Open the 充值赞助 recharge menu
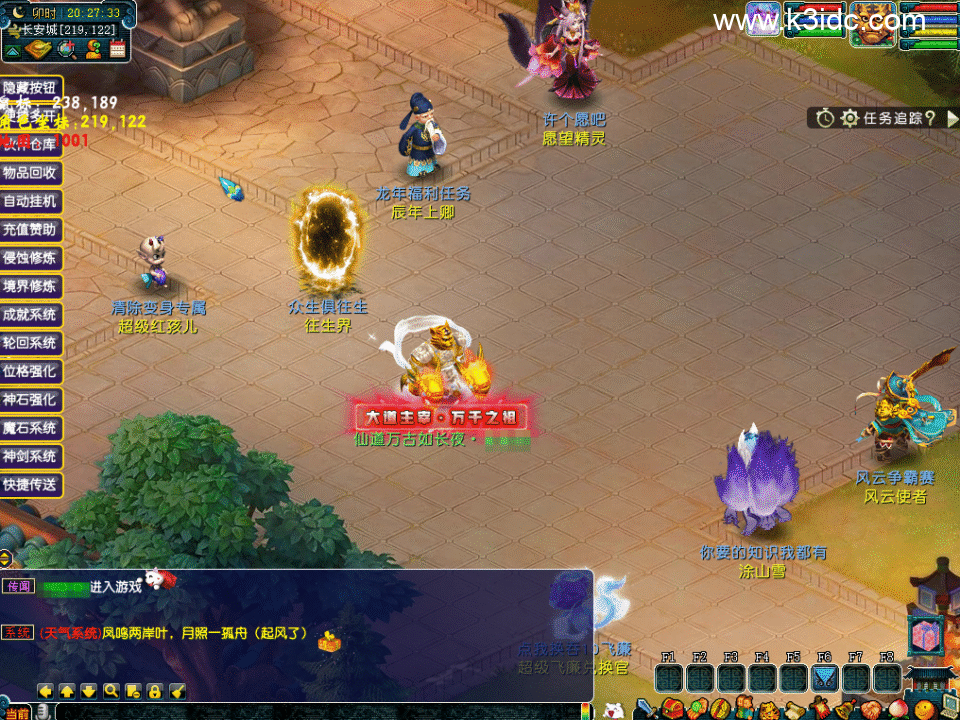The image size is (960, 720). 31,229
